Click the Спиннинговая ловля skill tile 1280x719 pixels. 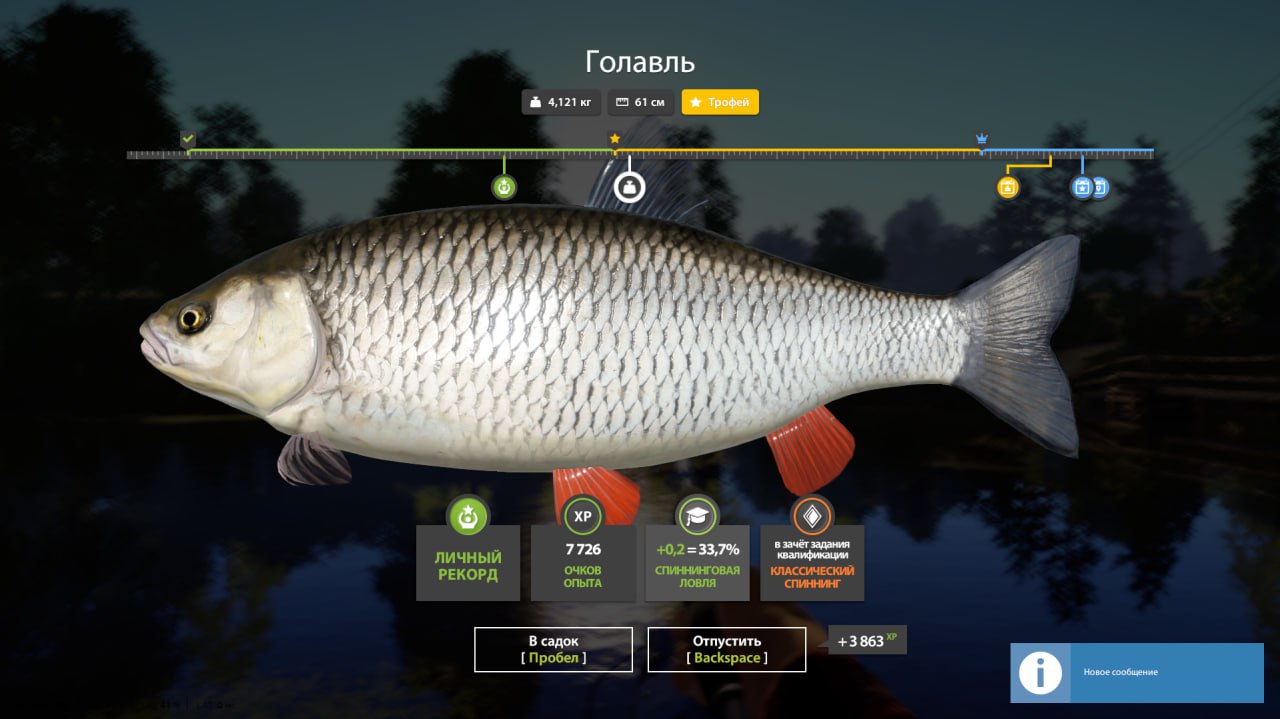point(697,562)
